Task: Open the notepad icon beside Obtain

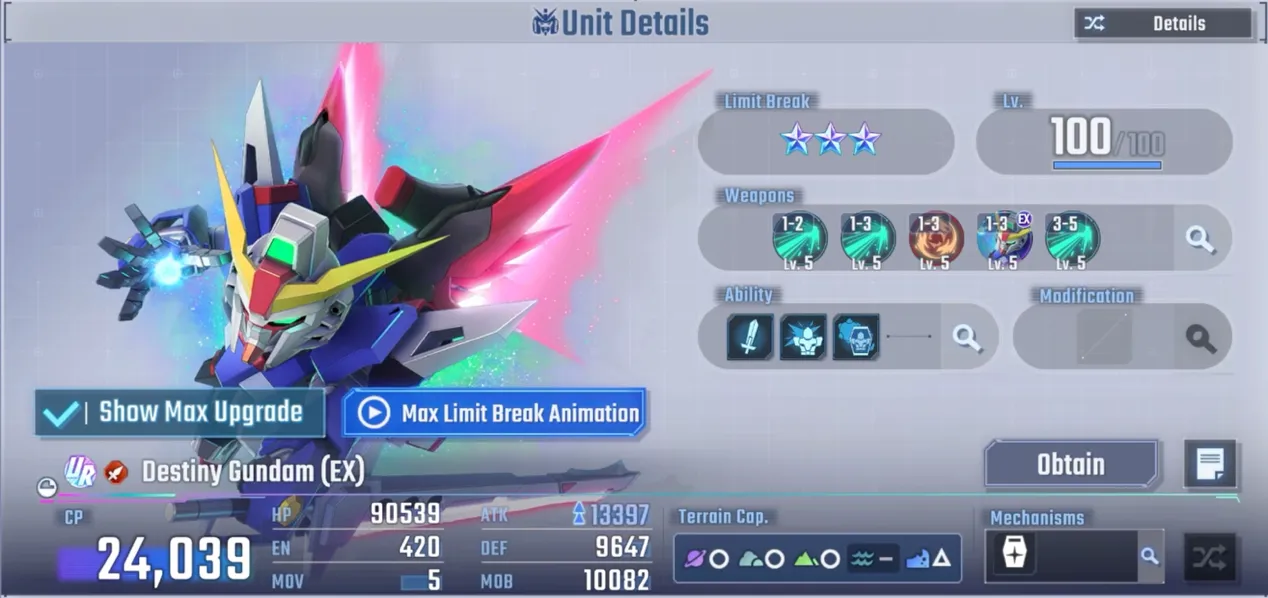Action: pyautogui.click(x=1210, y=465)
